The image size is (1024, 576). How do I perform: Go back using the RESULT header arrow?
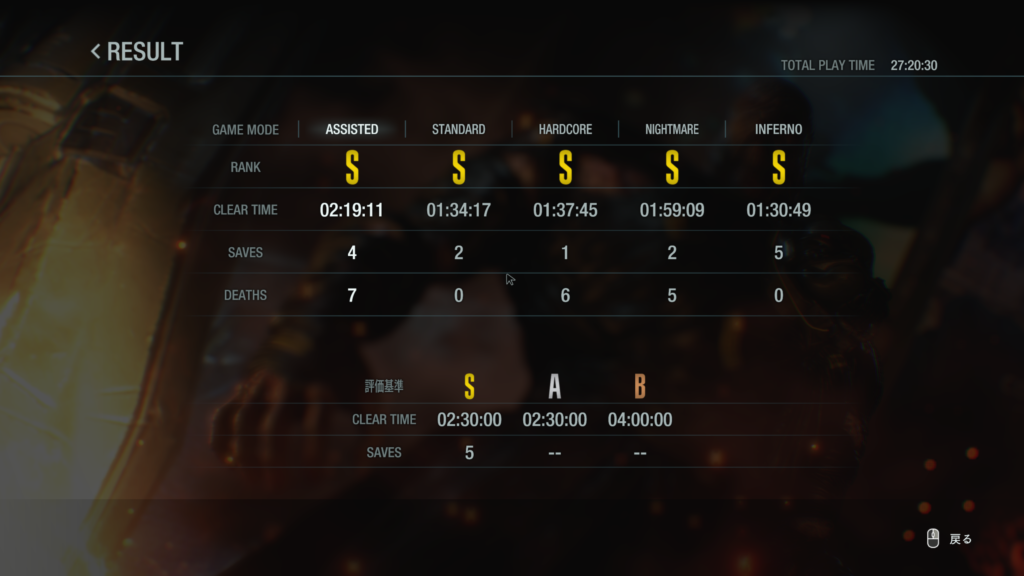click(96, 51)
